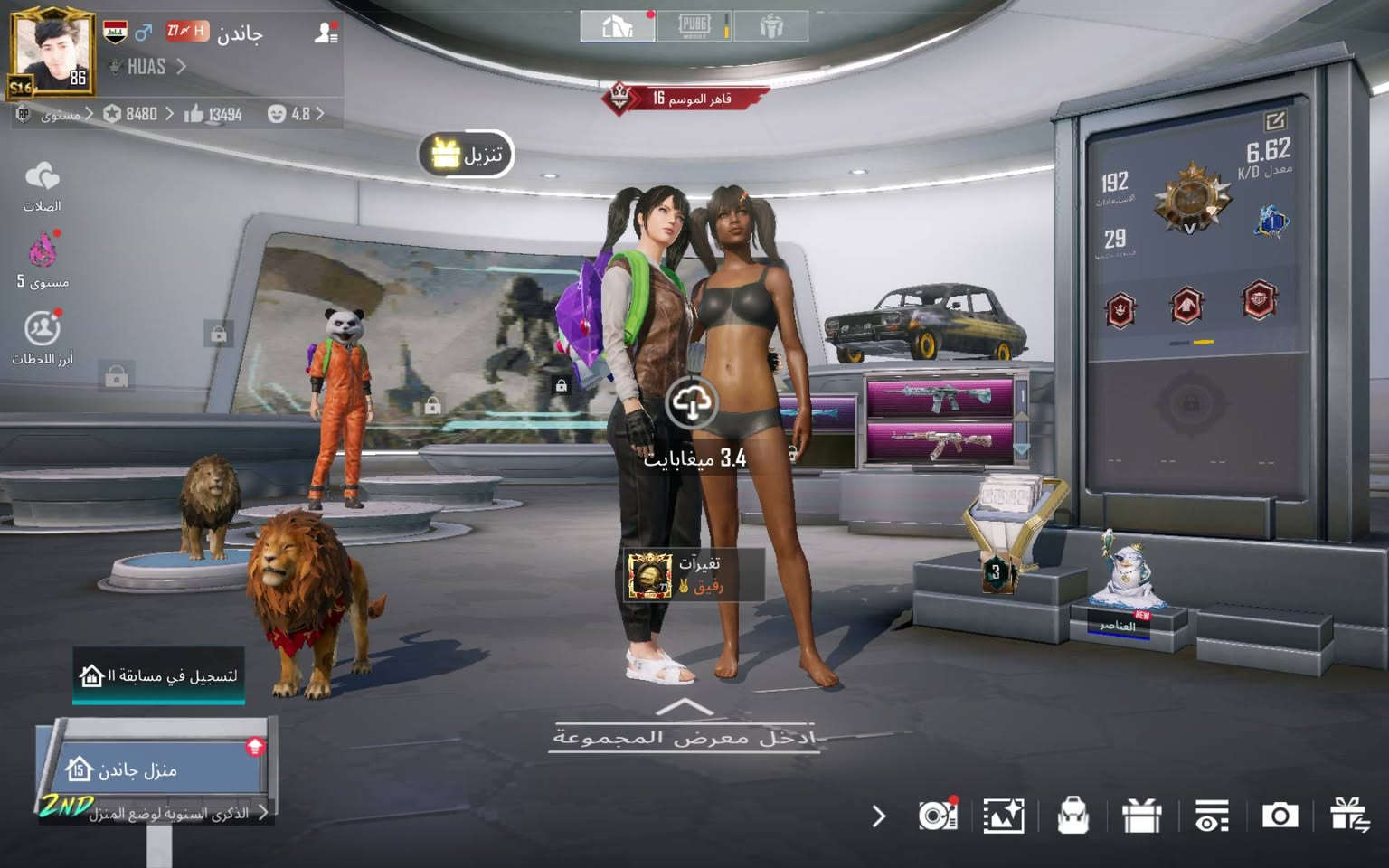Open the gift box tab

click(x=770, y=26)
